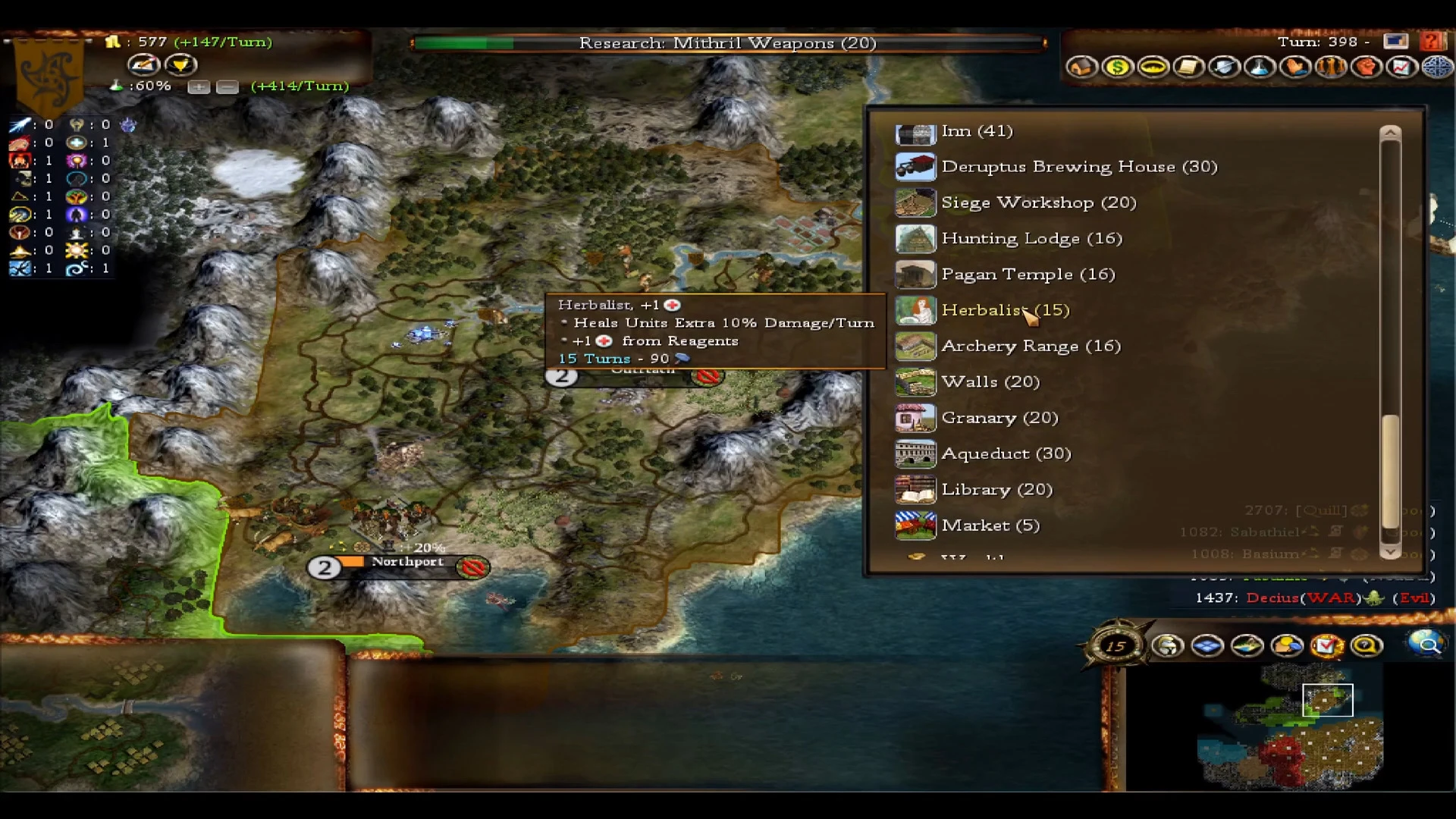The height and width of the screenshot is (819, 1456).
Task: Choose Walls in the production list
Action: (990, 381)
